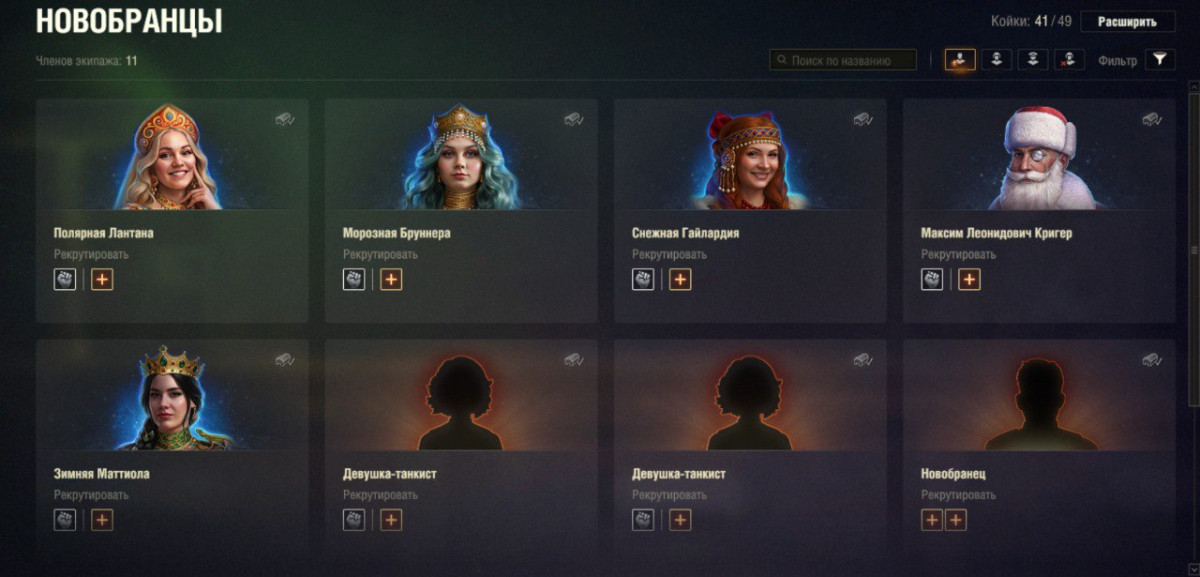Select the Полярная Лантана recruit card
This screenshot has width=1200, height=577.
[172, 210]
